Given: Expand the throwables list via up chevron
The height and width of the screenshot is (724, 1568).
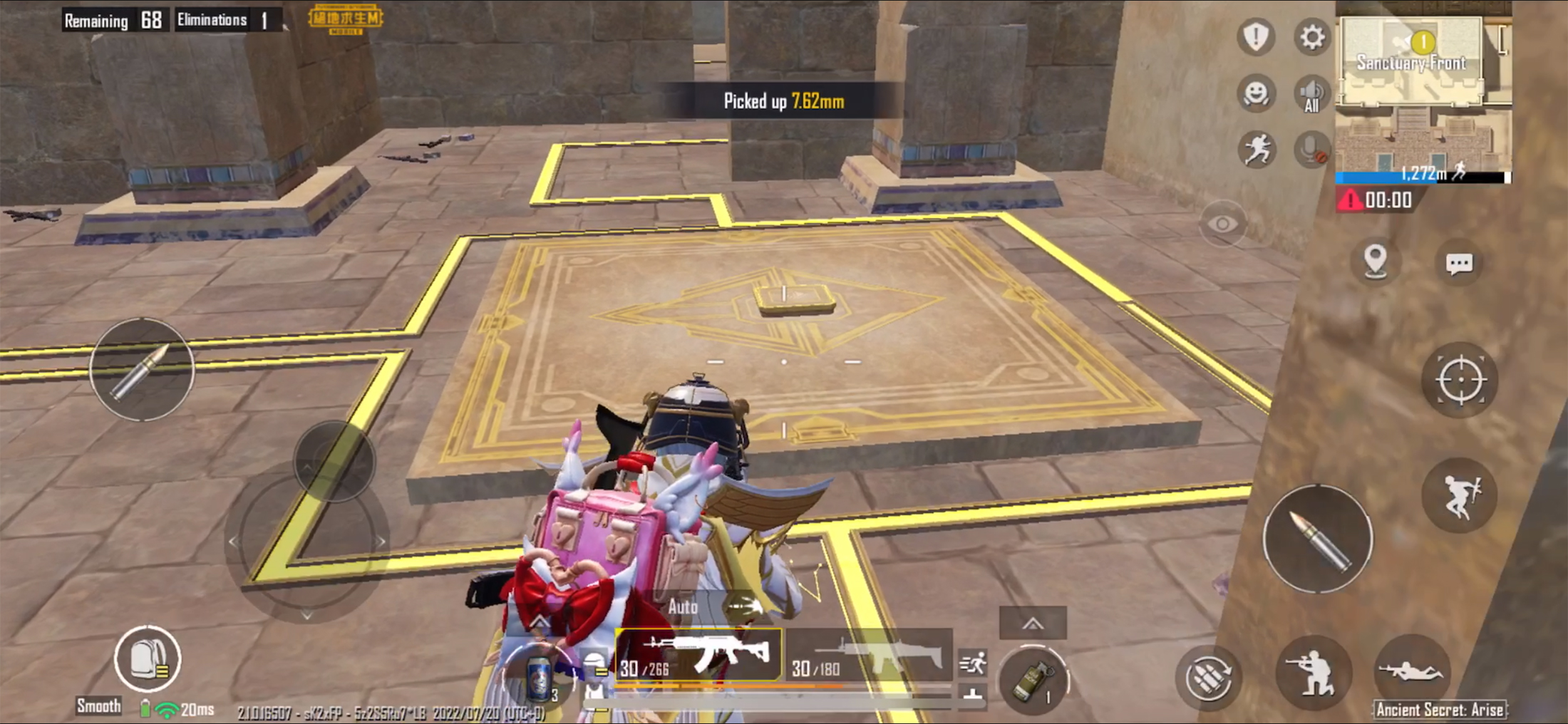Looking at the screenshot, I should [1033, 622].
